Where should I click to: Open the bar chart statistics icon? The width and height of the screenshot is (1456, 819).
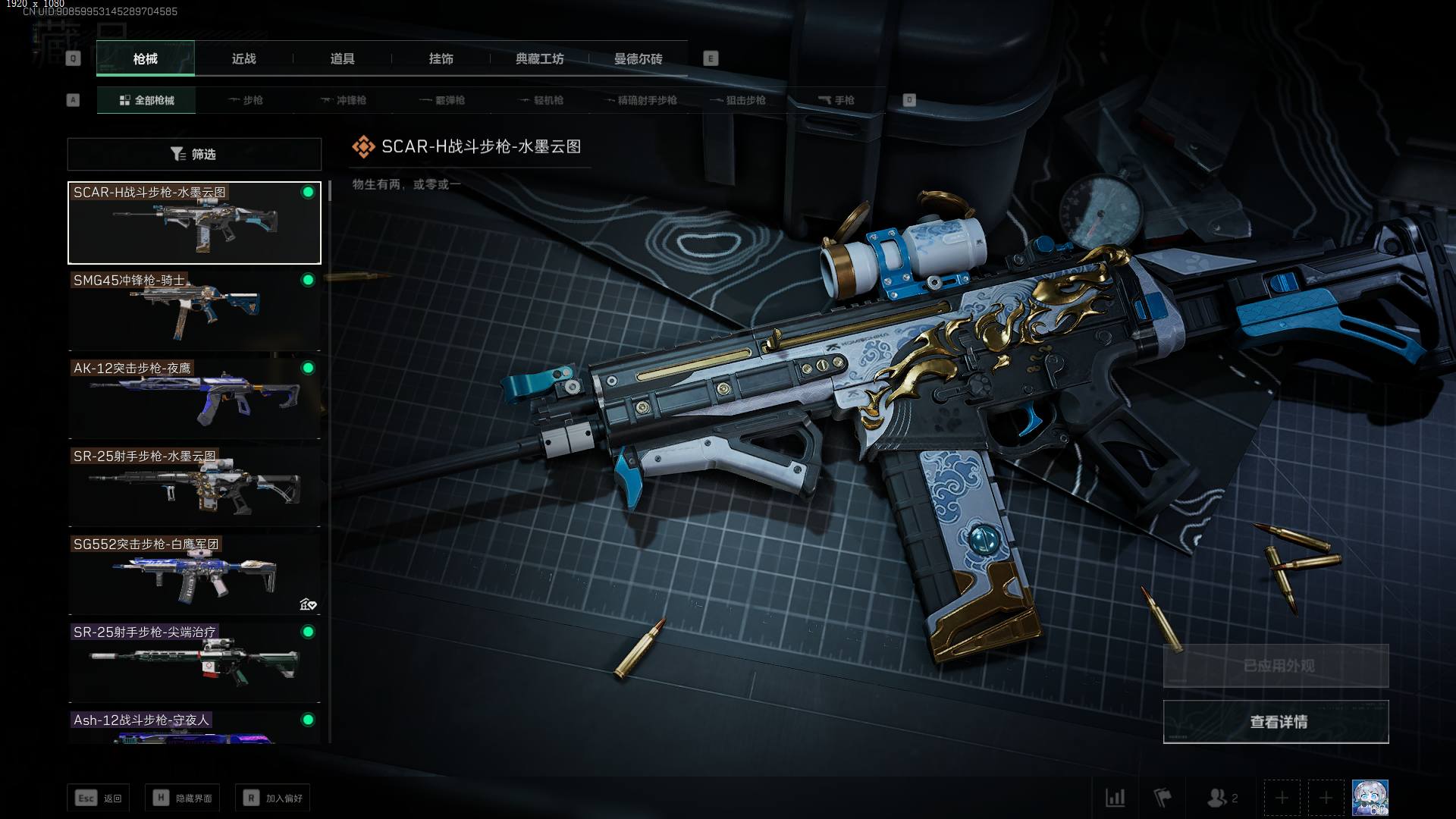(x=1115, y=798)
